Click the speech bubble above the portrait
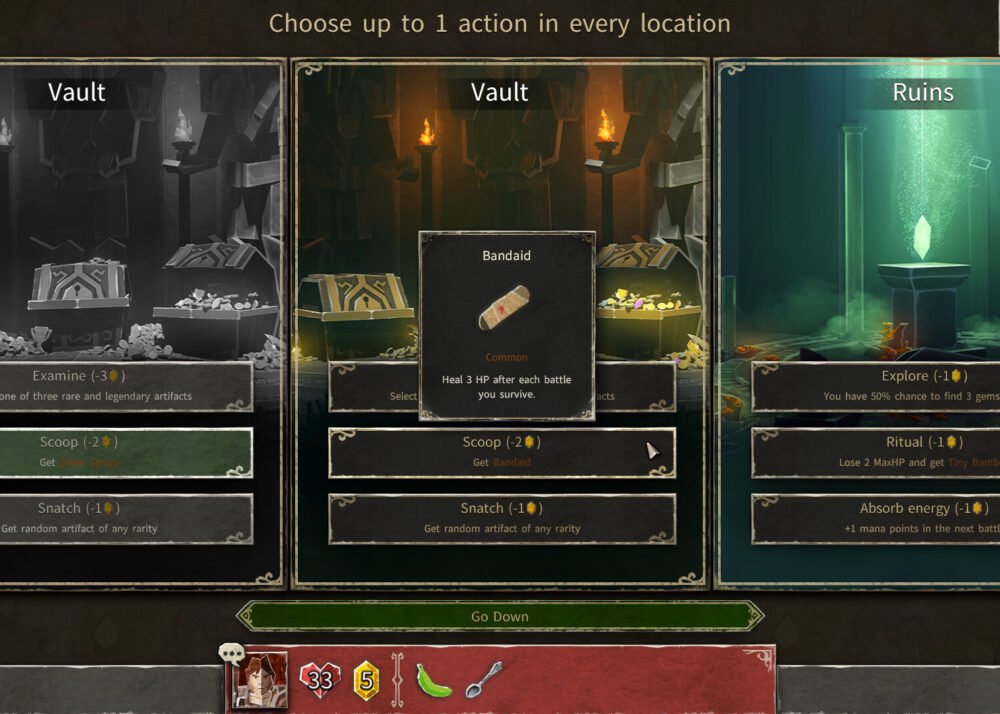 pos(232,654)
